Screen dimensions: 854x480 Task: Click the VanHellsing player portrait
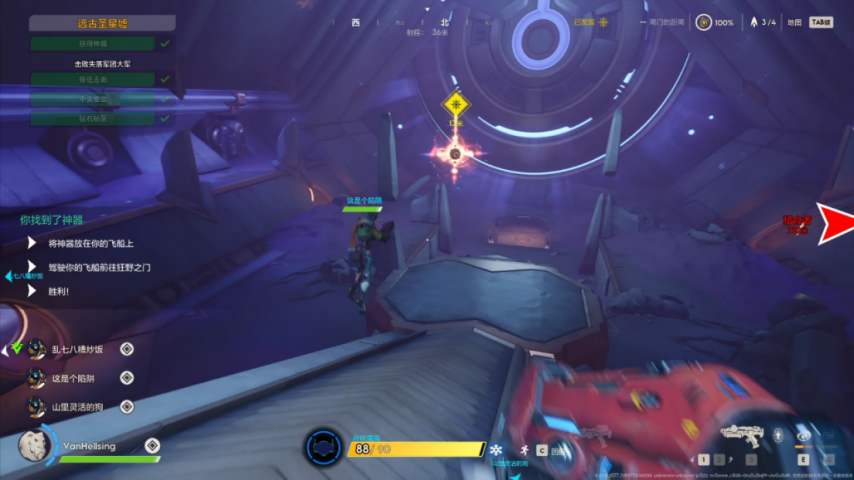pyautogui.click(x=38, y=446)
